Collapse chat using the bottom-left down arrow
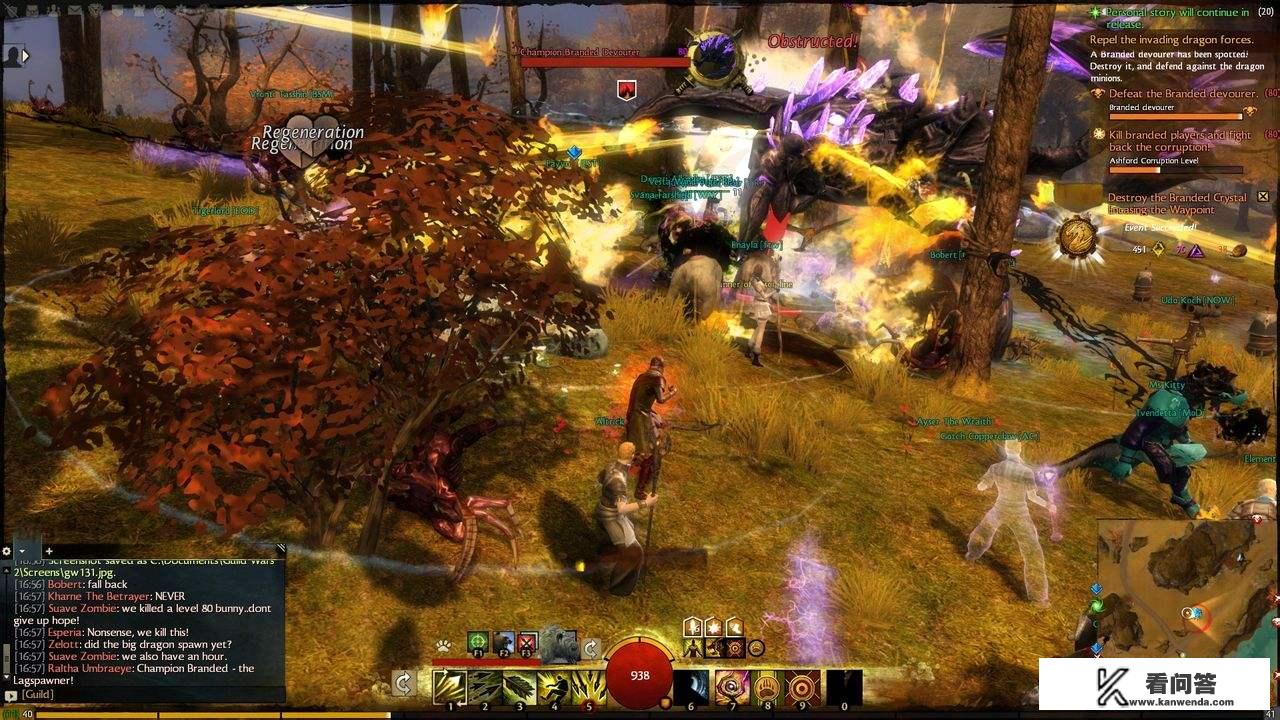The width and height of the screenshot is (1280, 720). pos(7,677)
